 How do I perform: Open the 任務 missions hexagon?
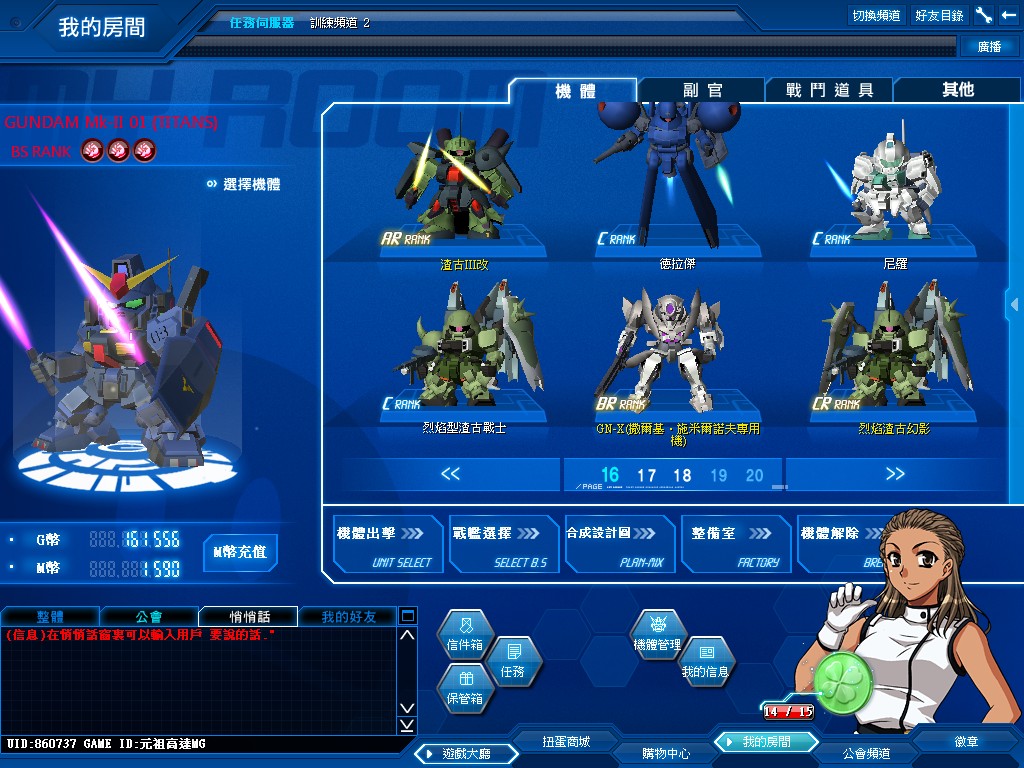[x=512, y=664]
